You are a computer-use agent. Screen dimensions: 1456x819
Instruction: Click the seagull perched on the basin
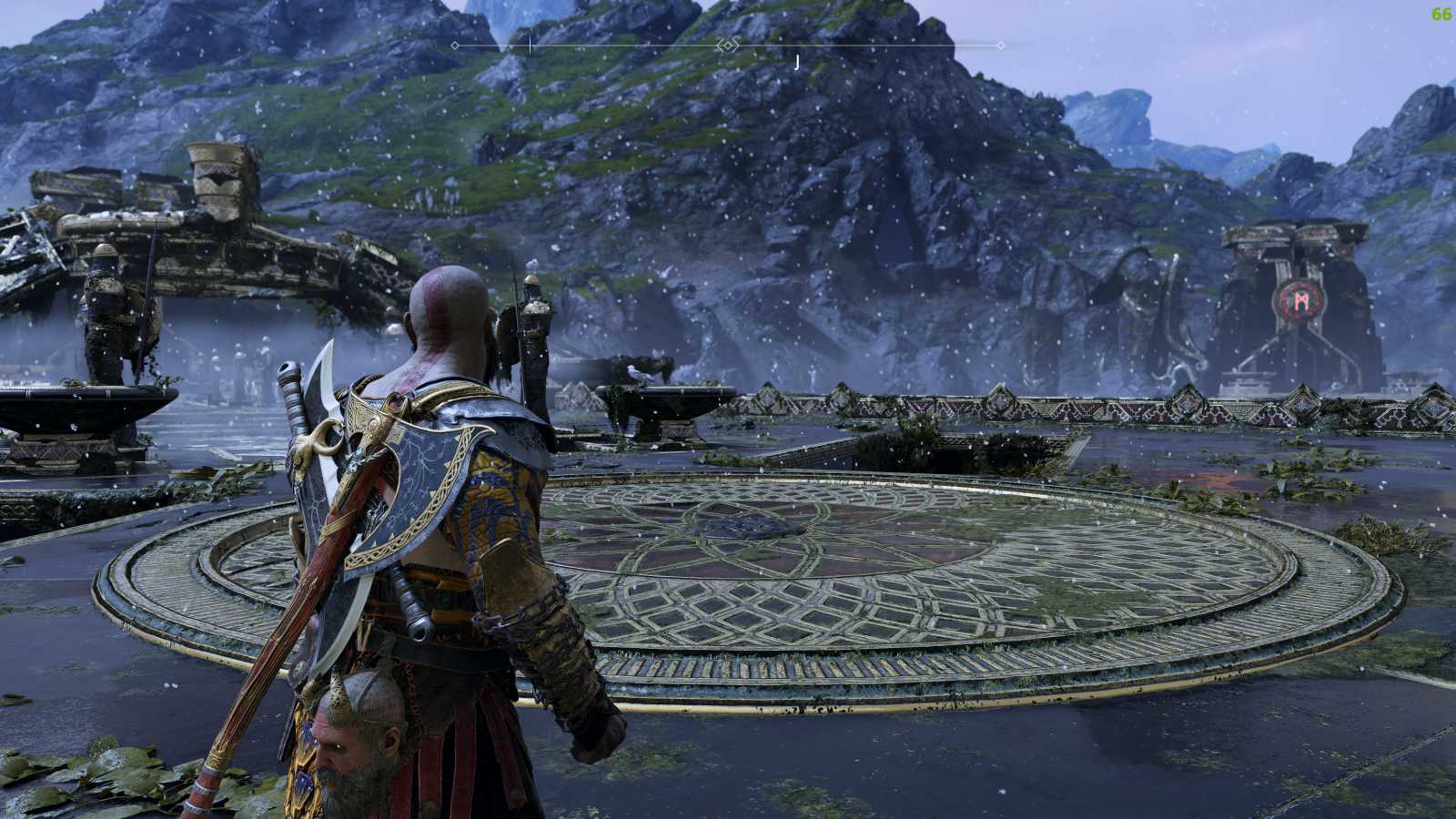tap(637, 373)
